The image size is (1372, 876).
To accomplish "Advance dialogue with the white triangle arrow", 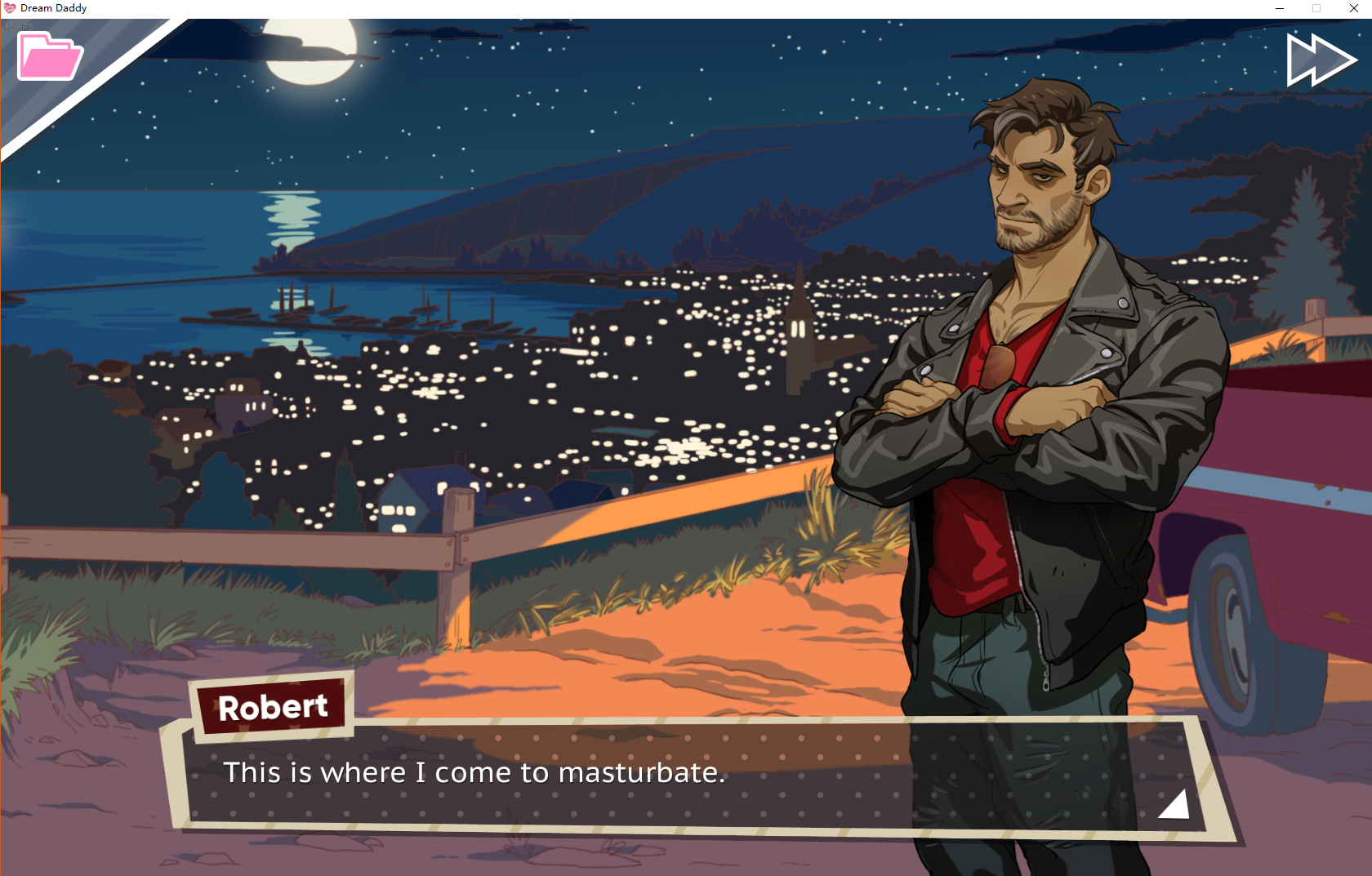I will 1175,804.
